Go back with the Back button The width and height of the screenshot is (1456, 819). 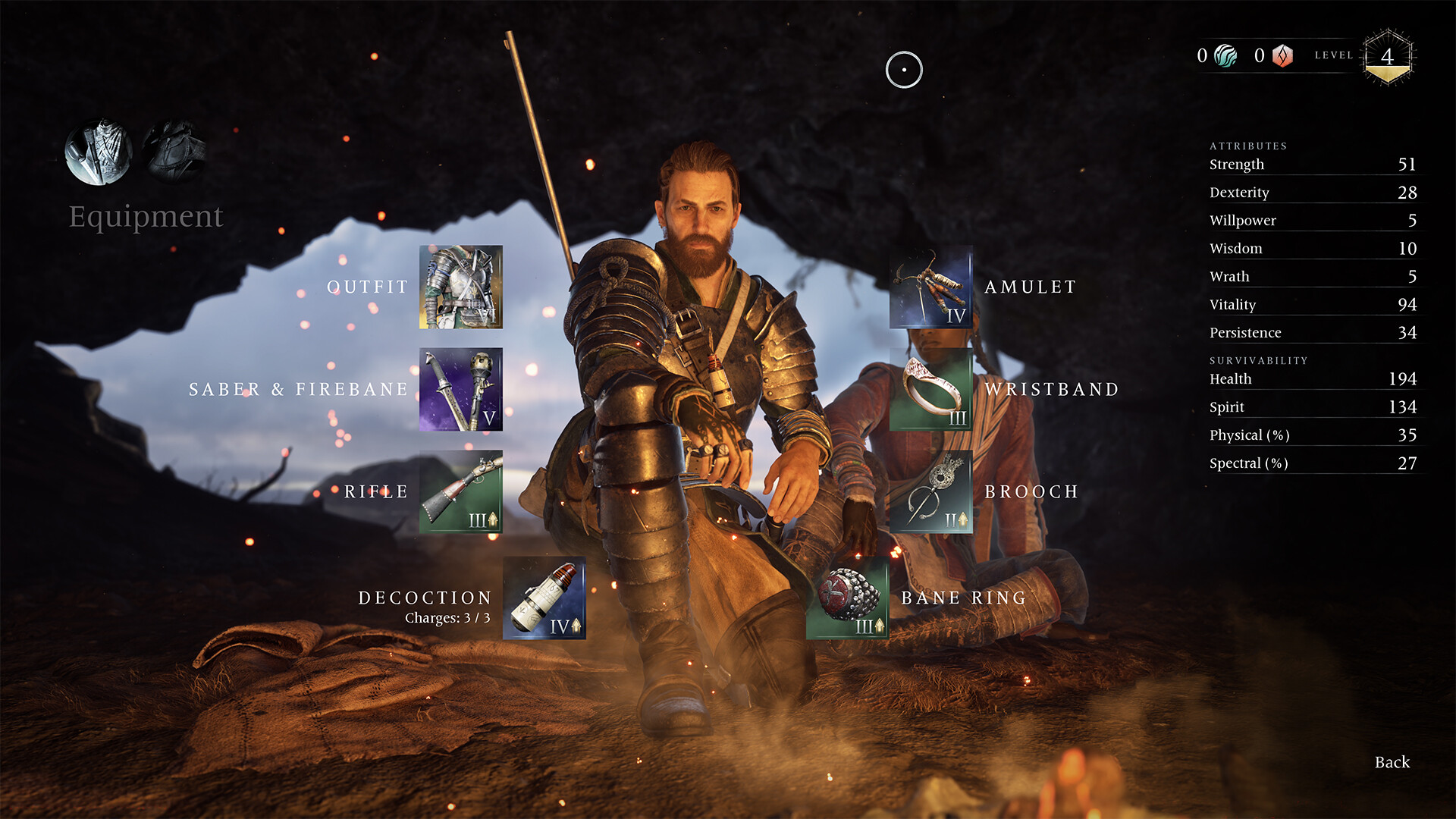pyautogui.click(x=1392, y=762)
